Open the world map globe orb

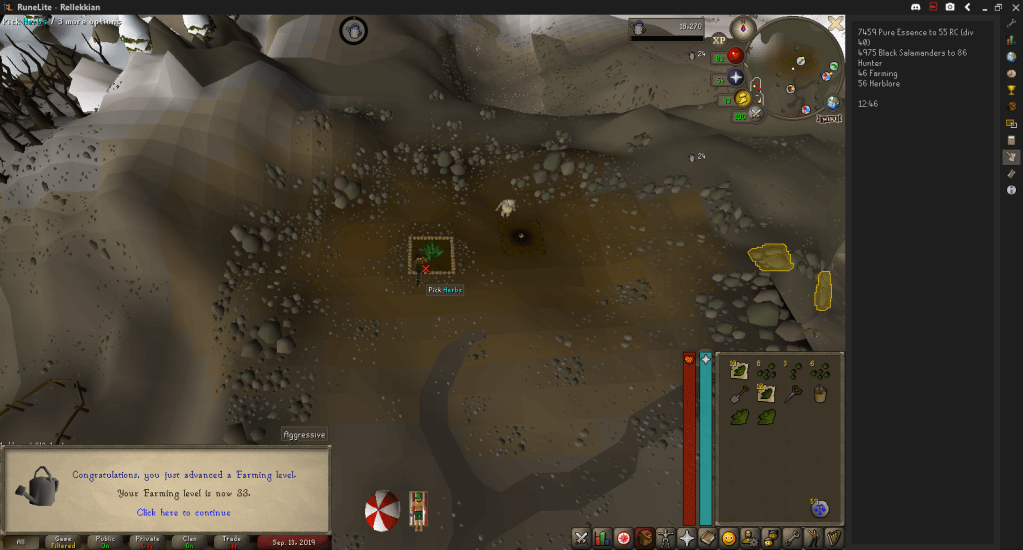tap(832, 103)
